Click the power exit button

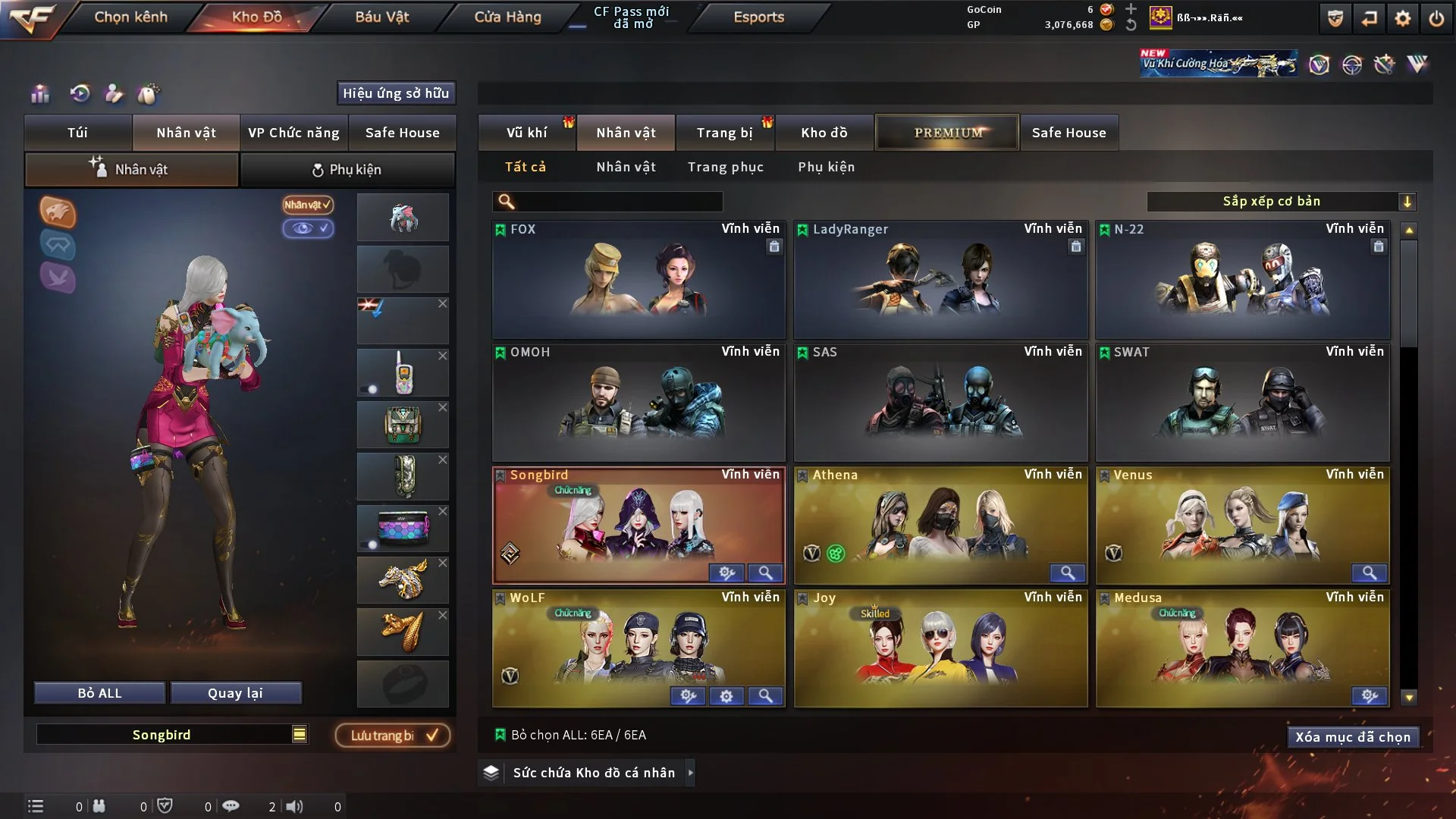[1436, 18]
